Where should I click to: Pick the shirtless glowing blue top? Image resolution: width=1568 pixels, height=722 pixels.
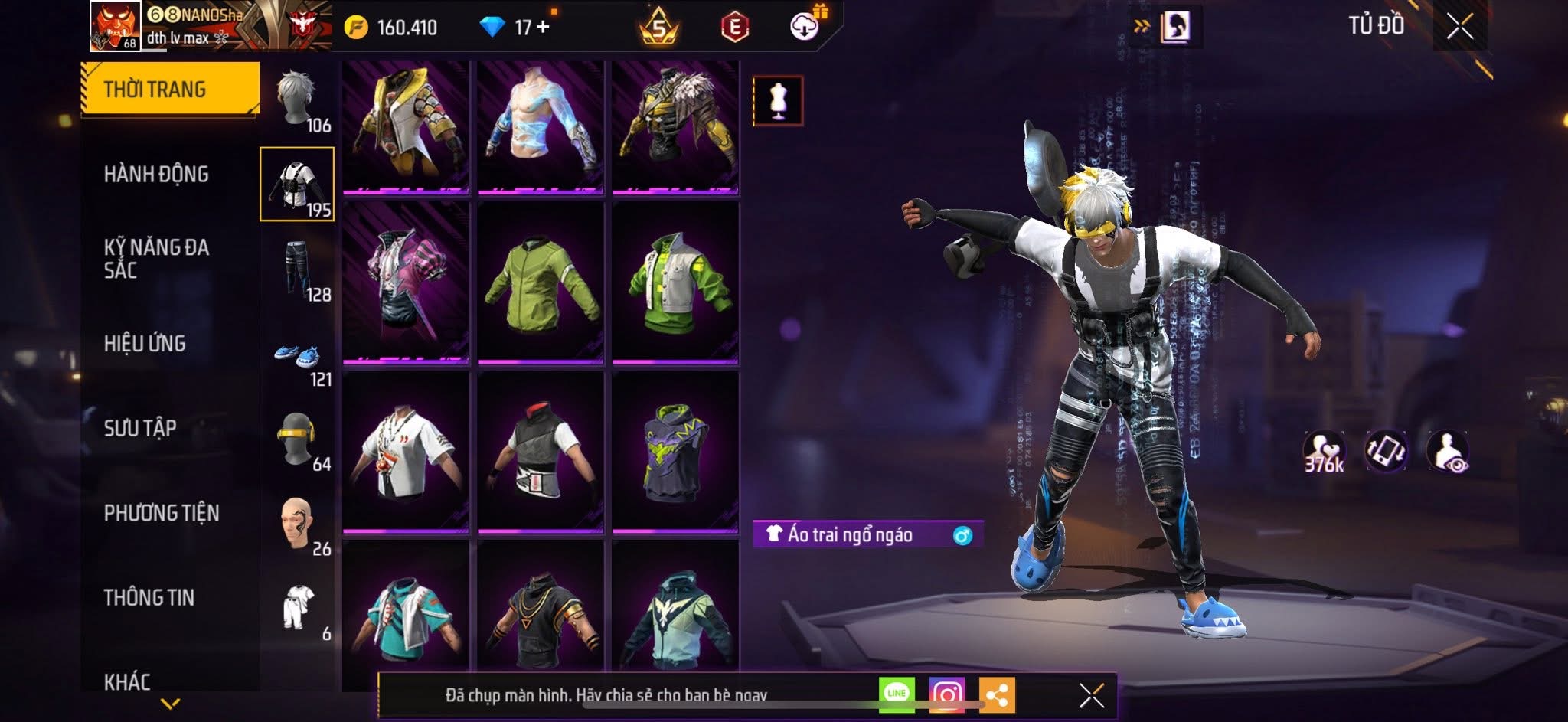[x=541, y=125]
